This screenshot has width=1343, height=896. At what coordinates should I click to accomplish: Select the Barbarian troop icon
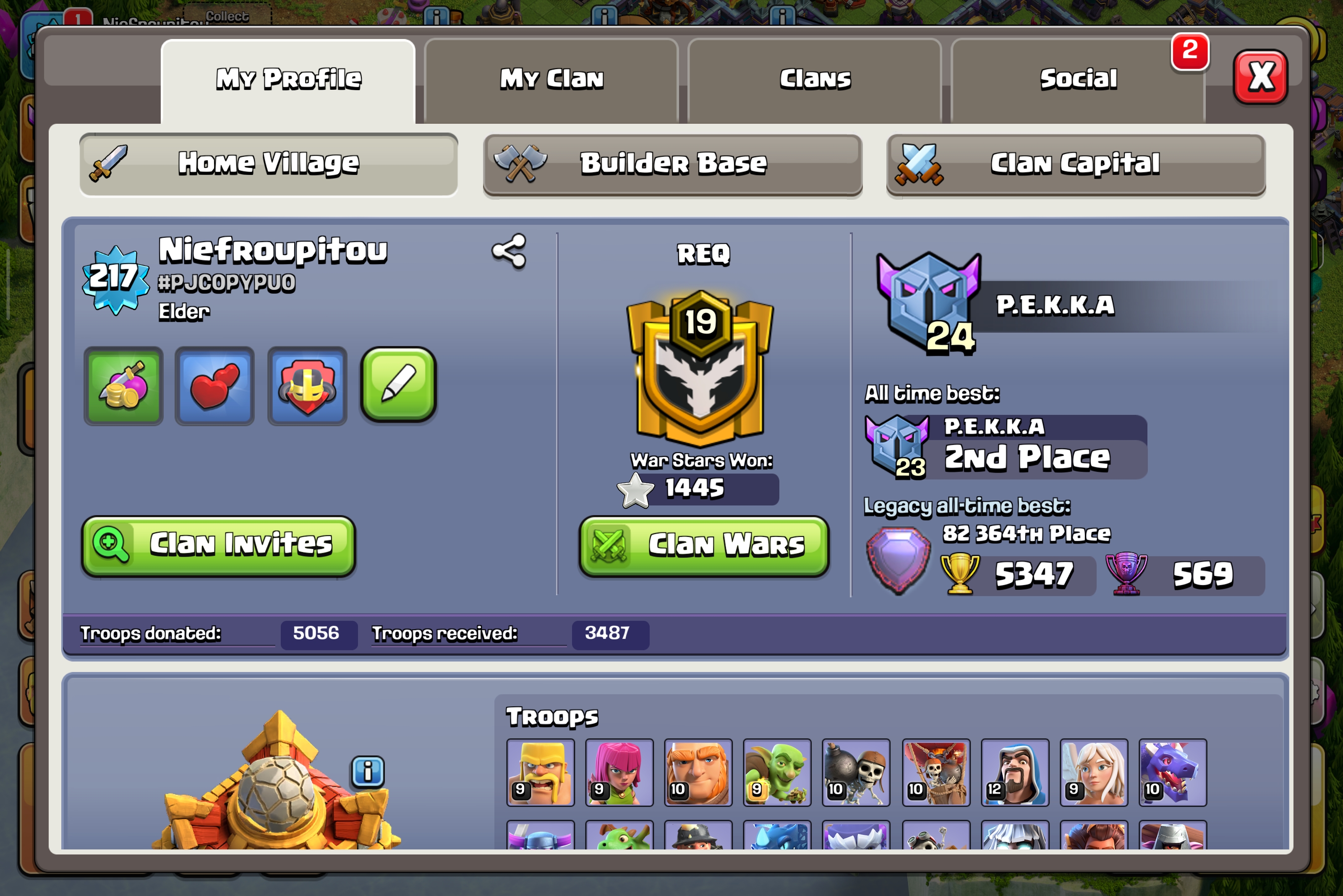(540, 772)
